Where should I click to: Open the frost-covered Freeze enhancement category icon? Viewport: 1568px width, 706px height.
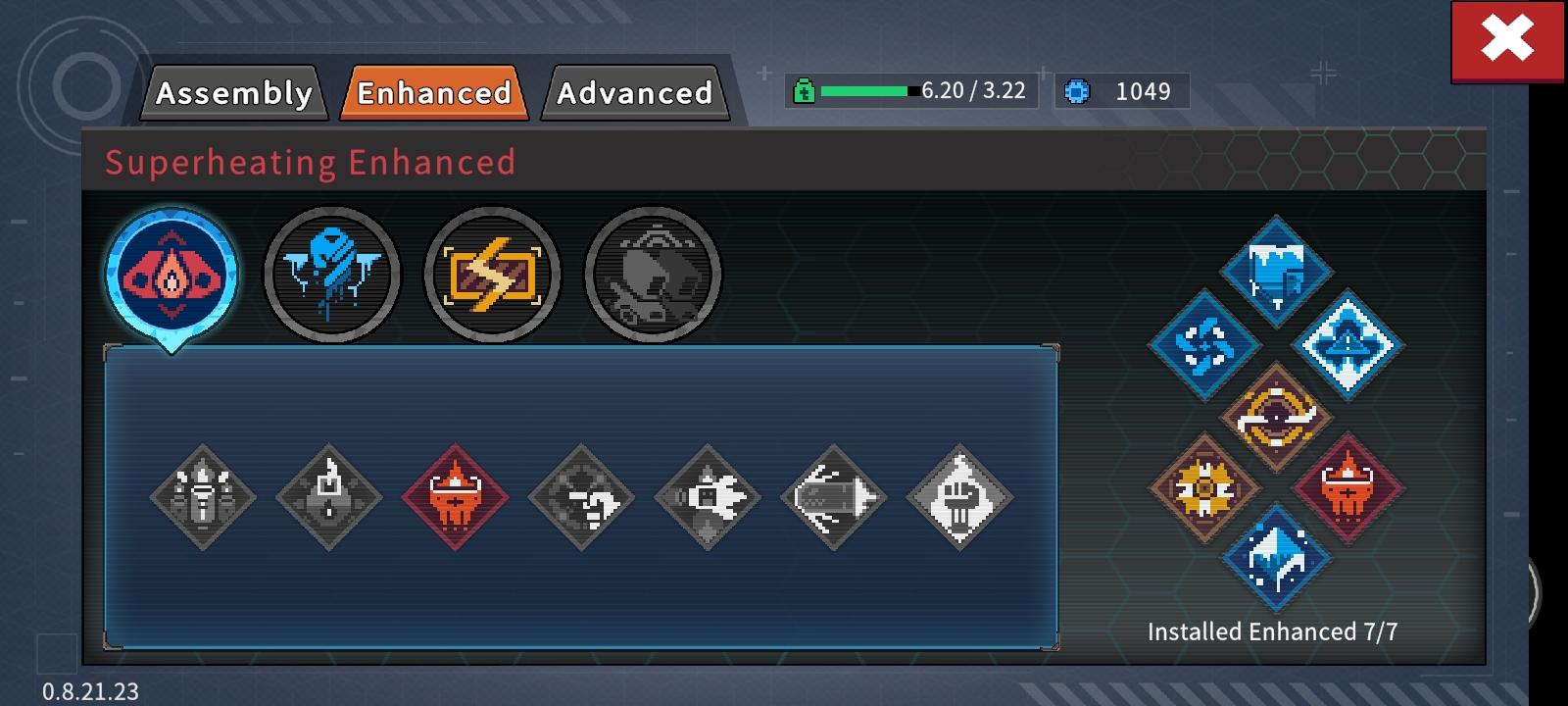331,275
